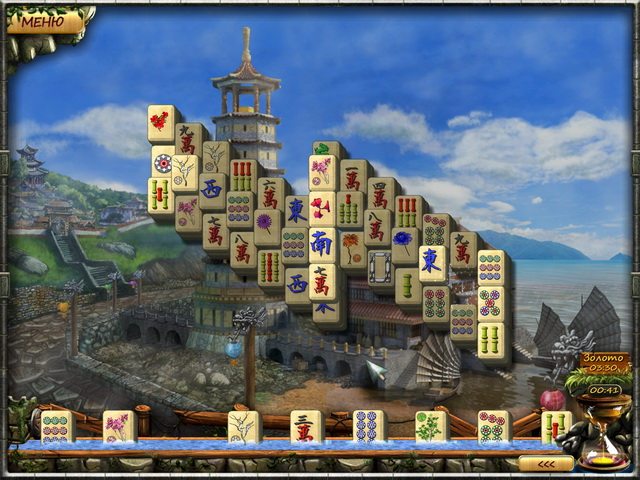Viewport: 640px width, 480px height.
Task: Pick the red-symbol tile at the board's top-left peak
Action: point(159,122)
